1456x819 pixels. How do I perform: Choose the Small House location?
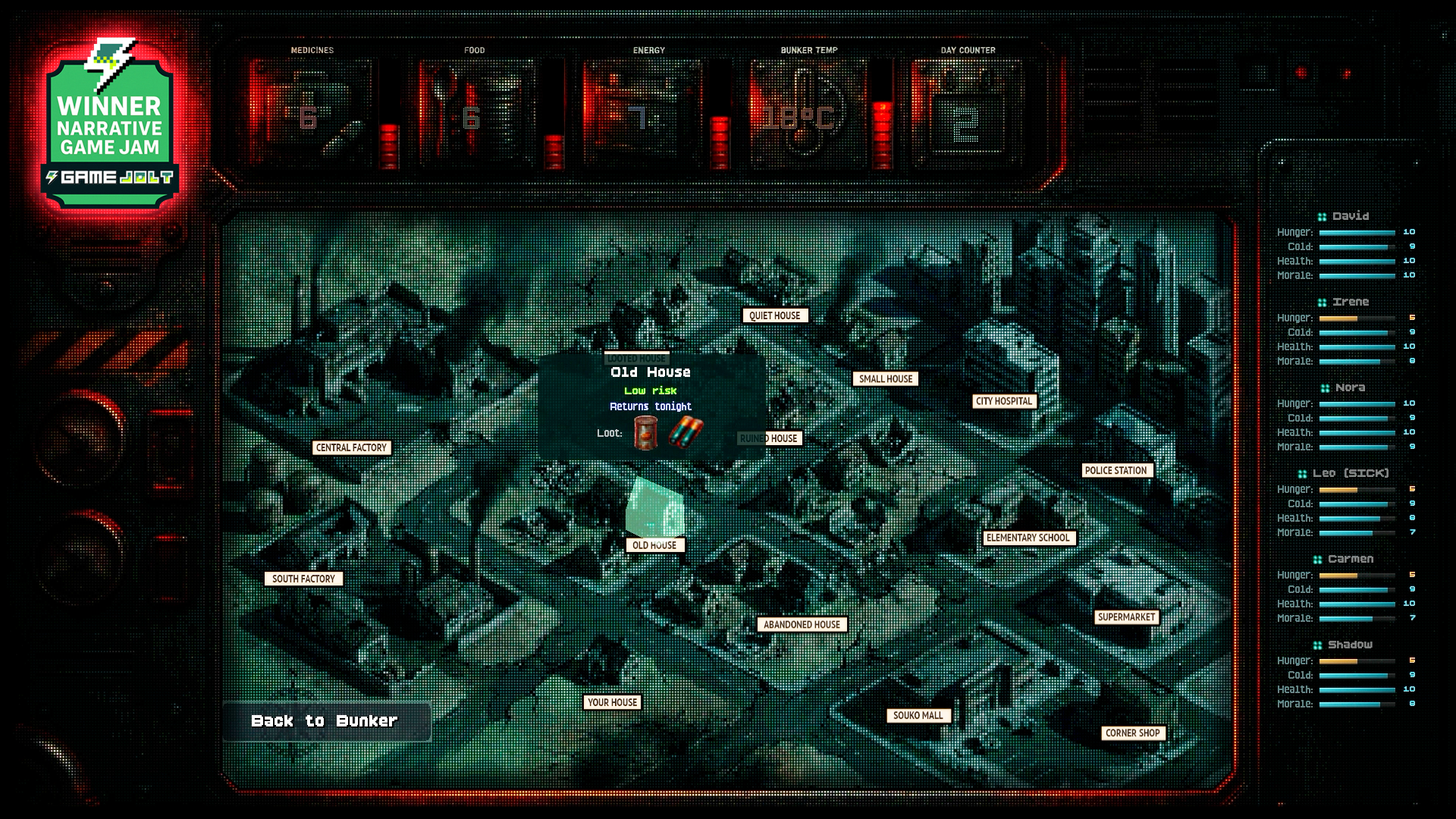click(x=885, y=379)
